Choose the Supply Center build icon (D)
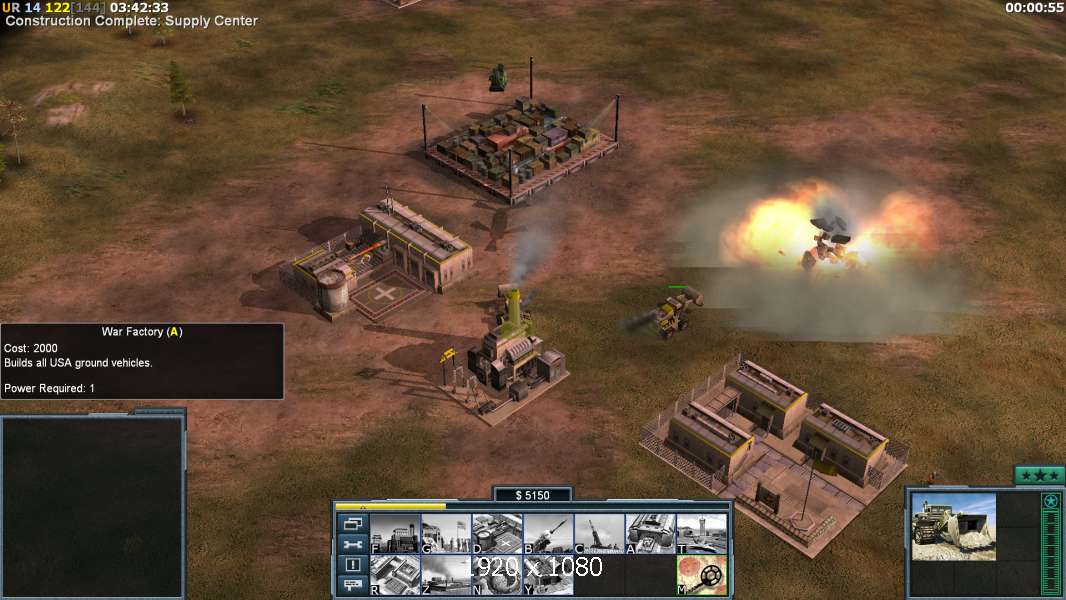 tap(497, 534)
